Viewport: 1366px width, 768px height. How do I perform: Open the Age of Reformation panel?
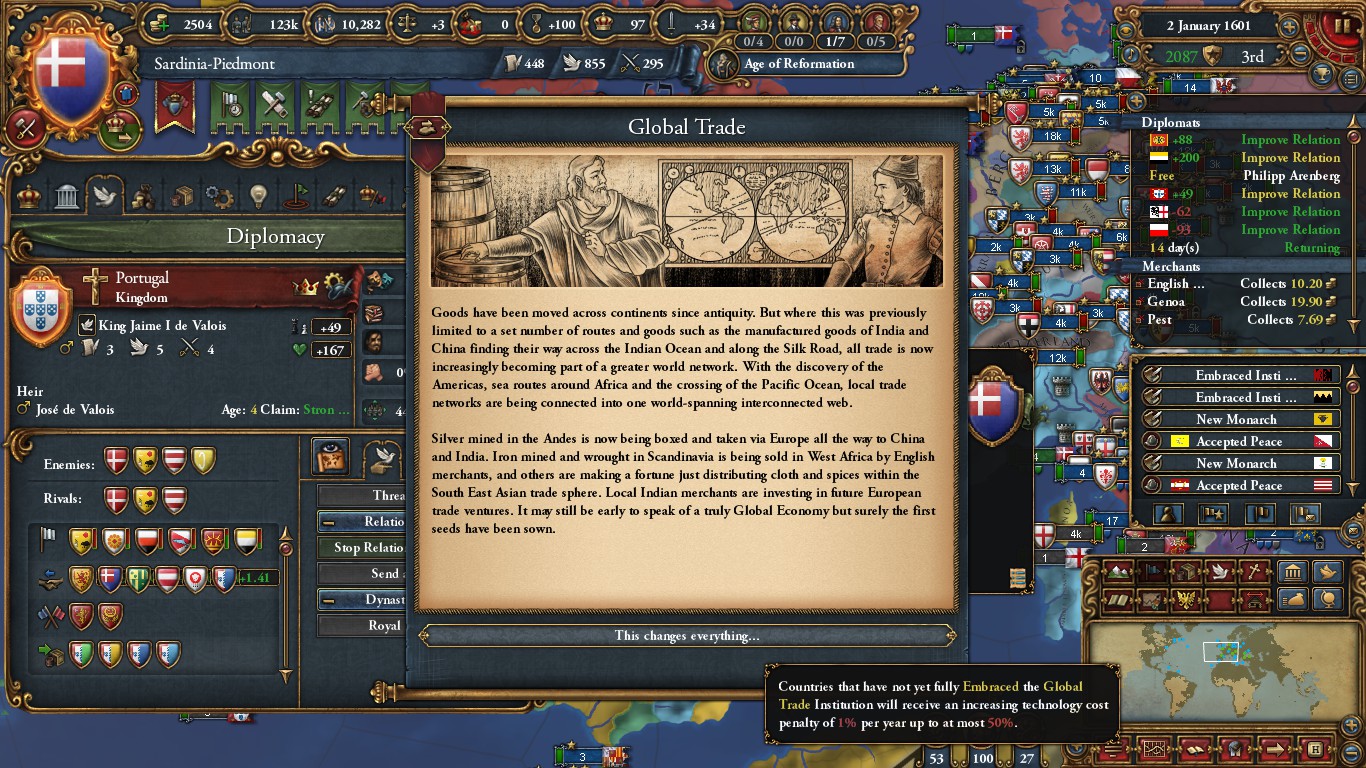(x=798, y=64)
